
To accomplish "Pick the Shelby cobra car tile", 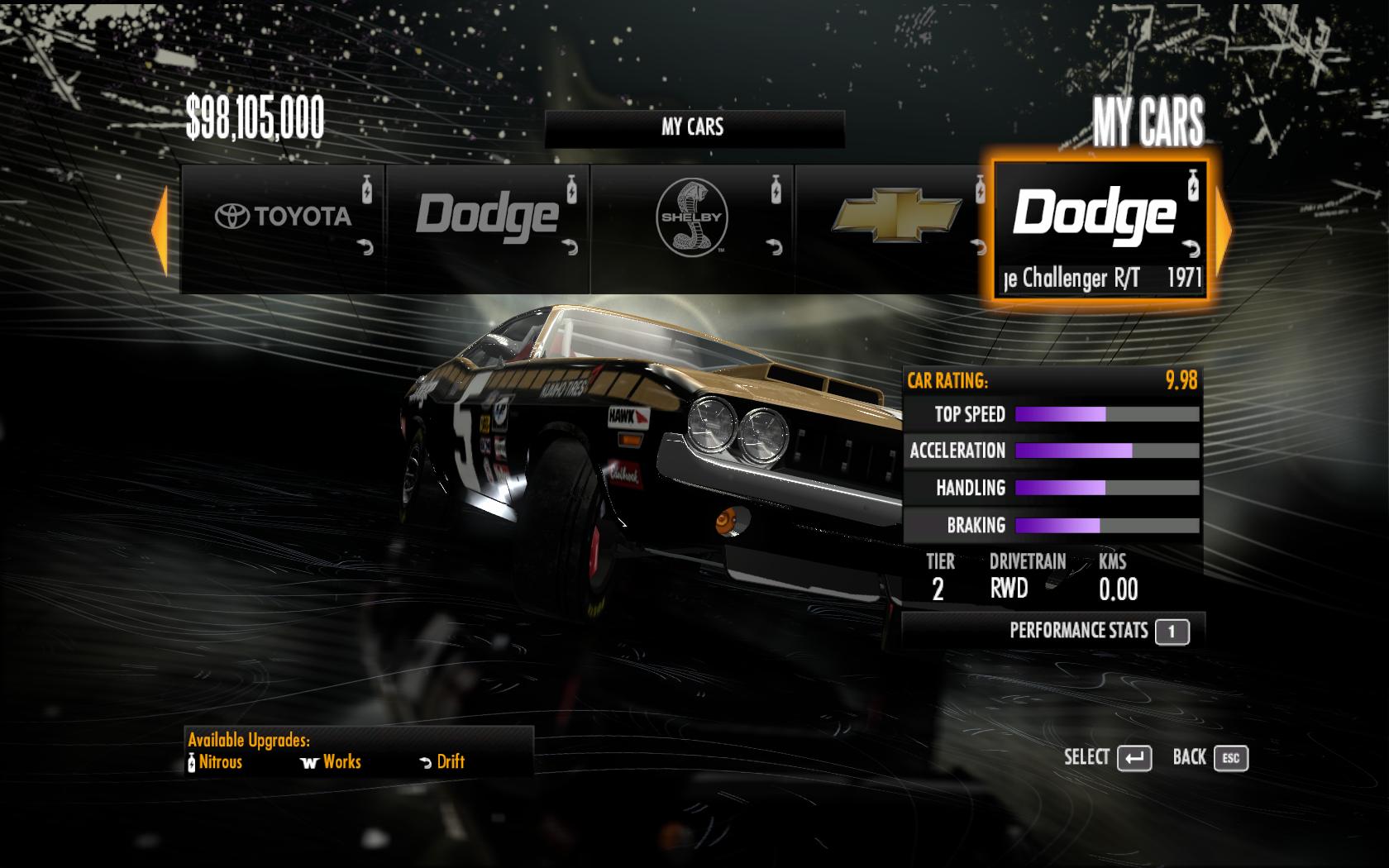I will (691, 228).
